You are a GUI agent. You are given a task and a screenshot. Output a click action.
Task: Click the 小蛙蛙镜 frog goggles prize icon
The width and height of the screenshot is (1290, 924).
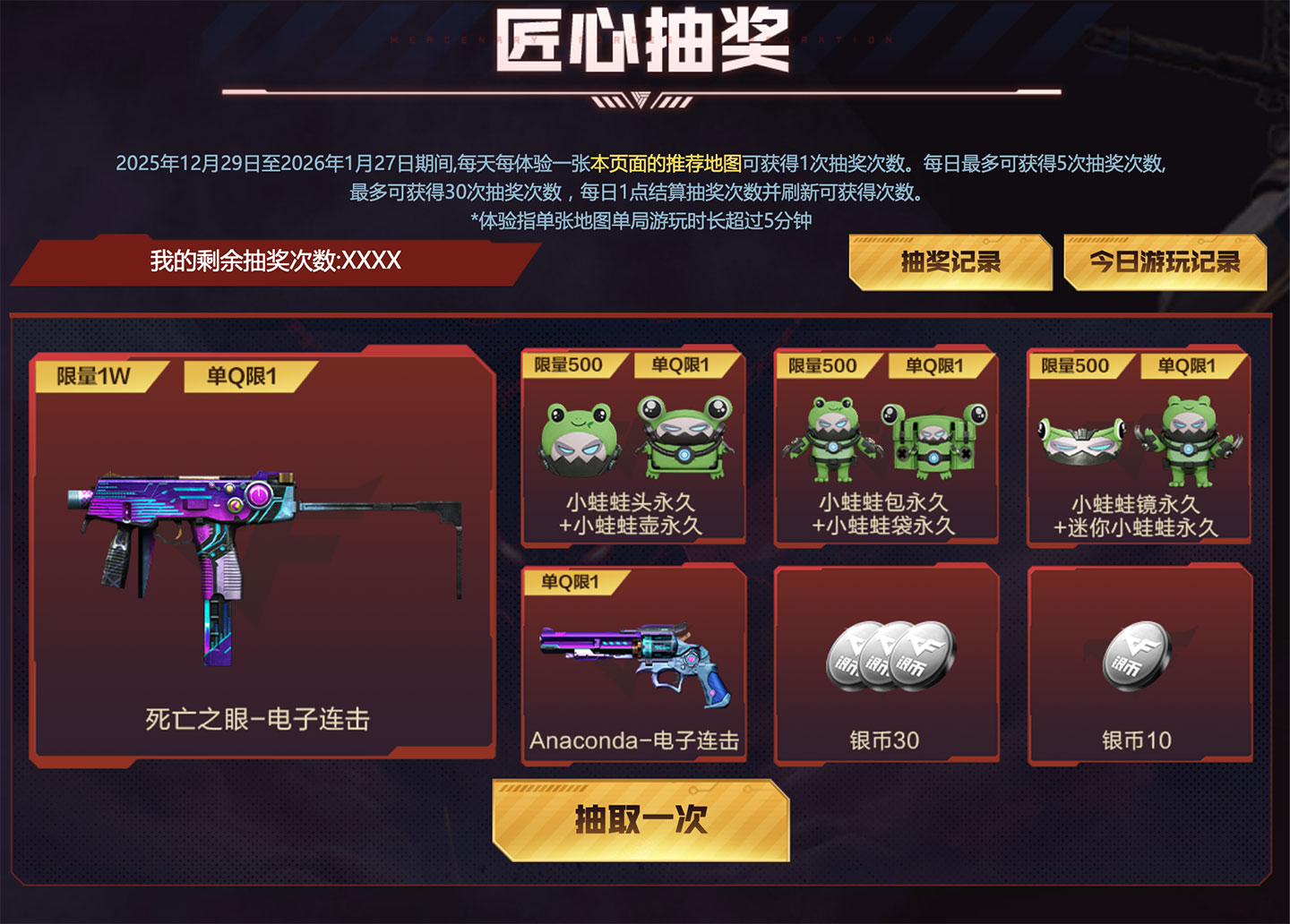1084,439
